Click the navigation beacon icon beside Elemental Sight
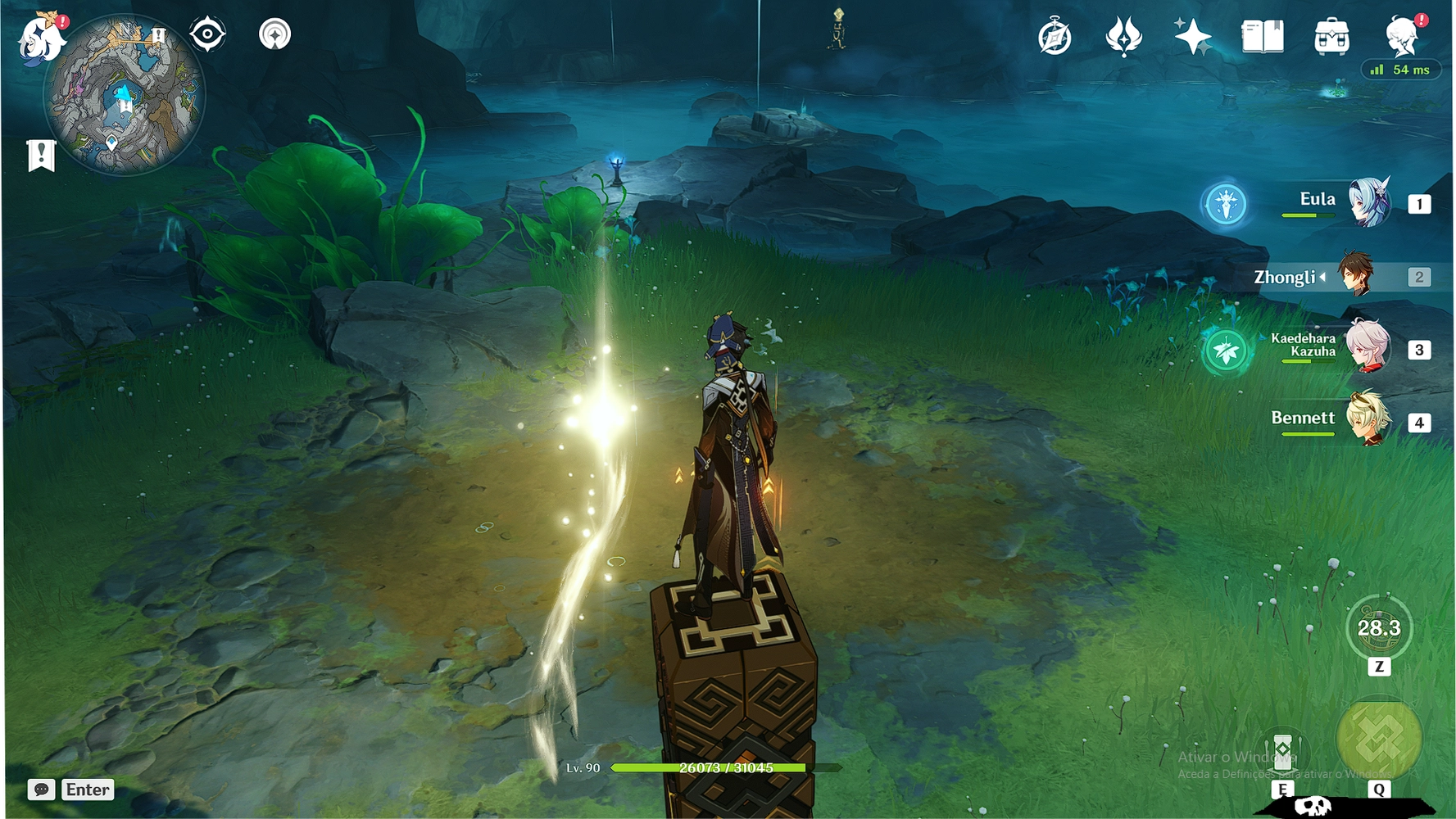 coord(274,35)
